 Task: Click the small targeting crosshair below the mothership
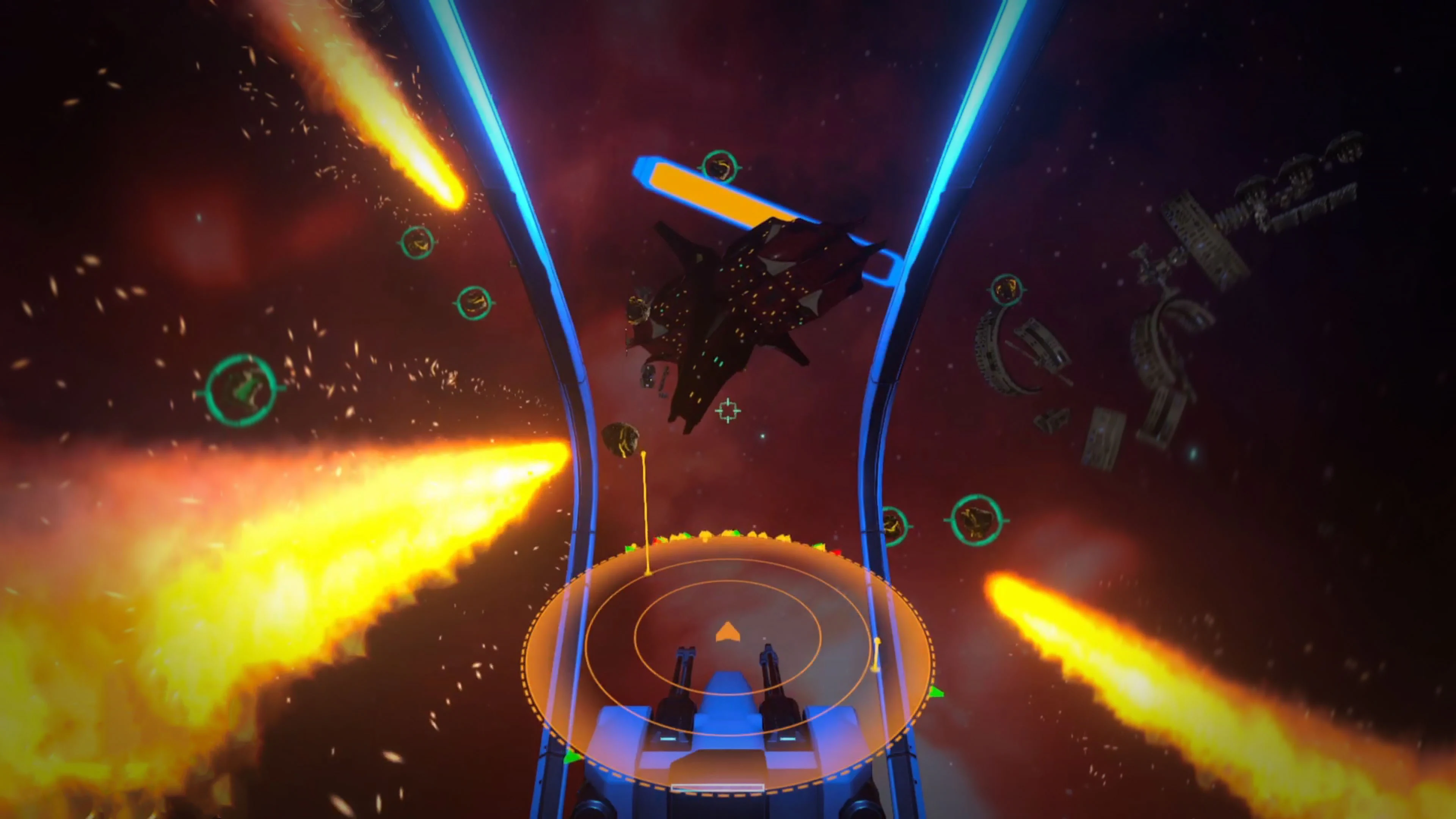coord(728,411)
